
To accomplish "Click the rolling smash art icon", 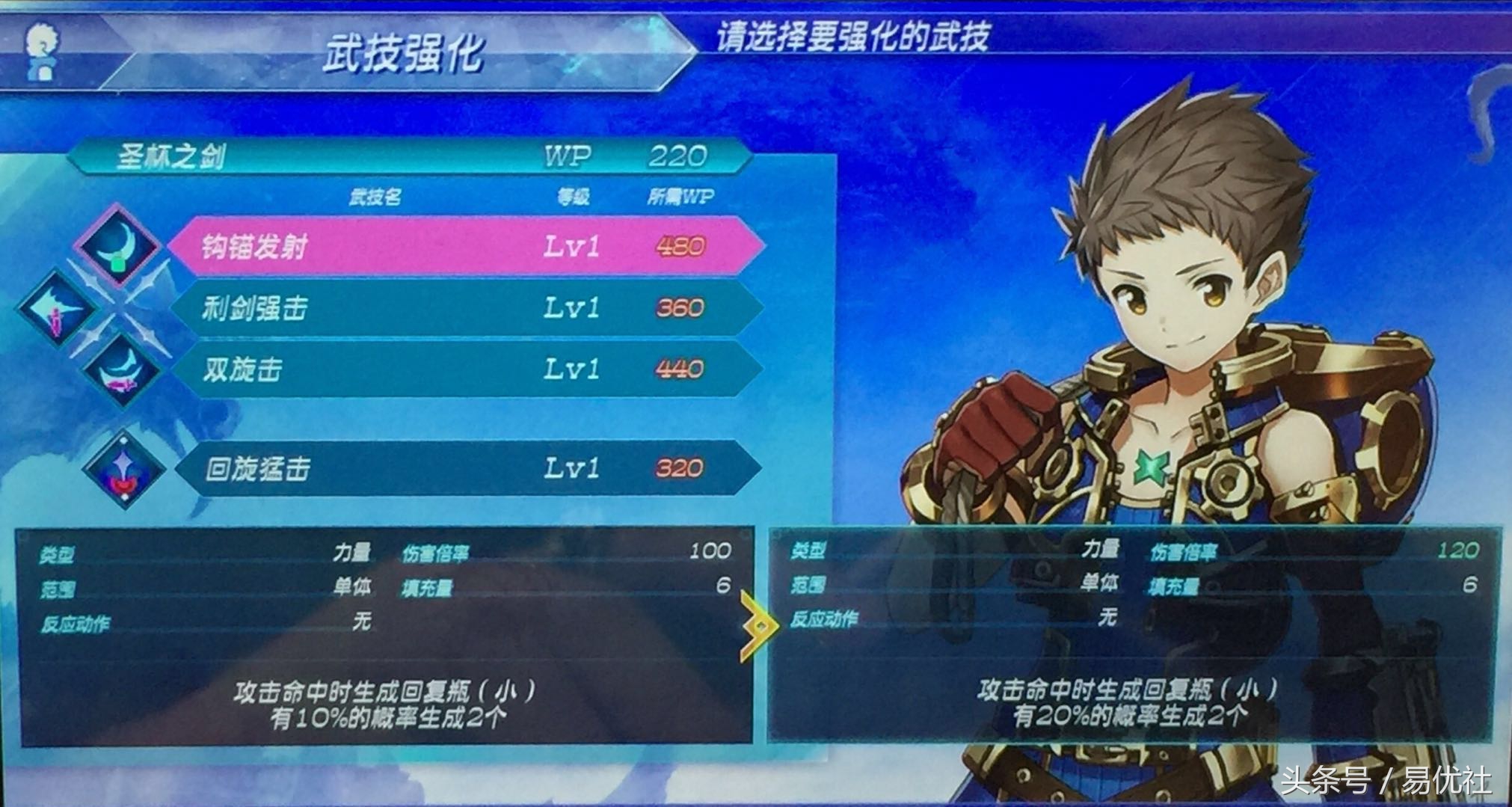I will [123, 469].
